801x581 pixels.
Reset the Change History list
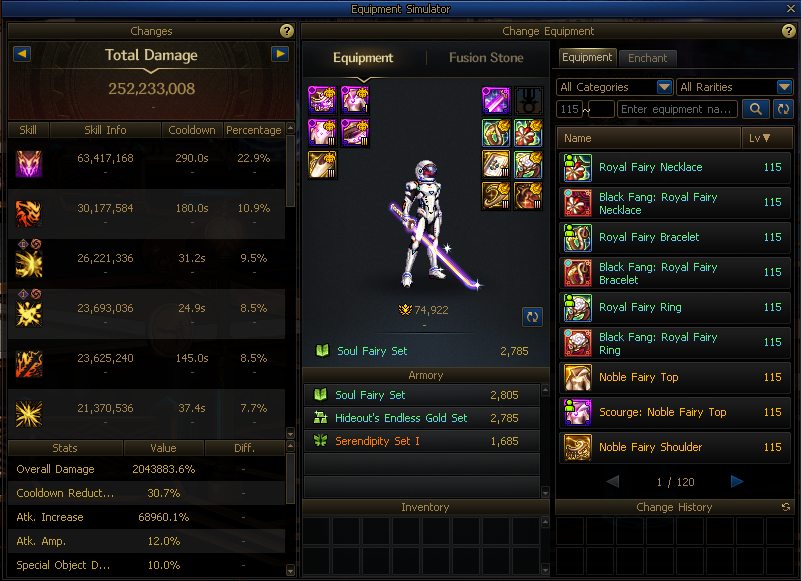786,508
